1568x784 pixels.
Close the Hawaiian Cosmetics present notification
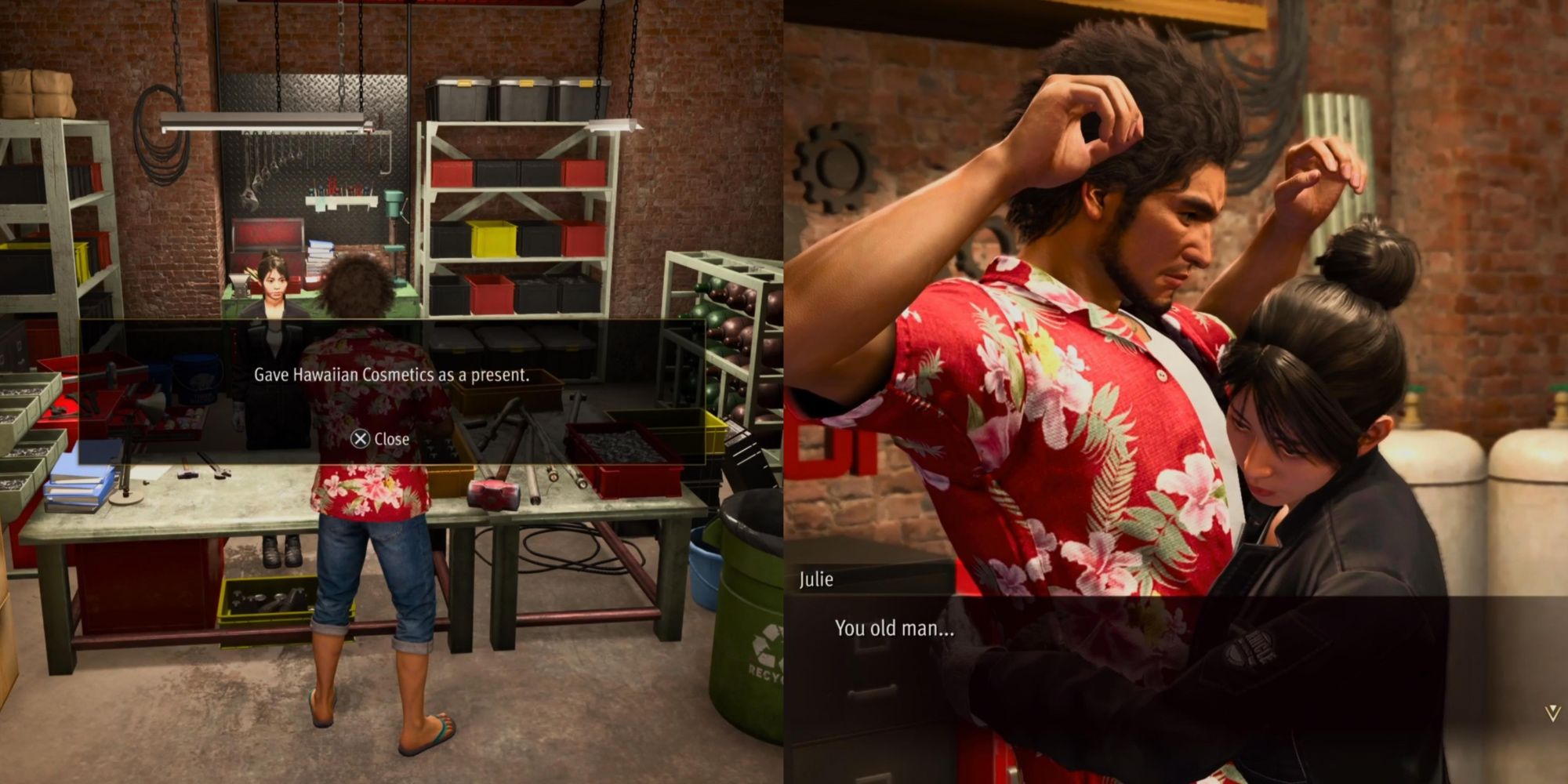click(379, 439)
